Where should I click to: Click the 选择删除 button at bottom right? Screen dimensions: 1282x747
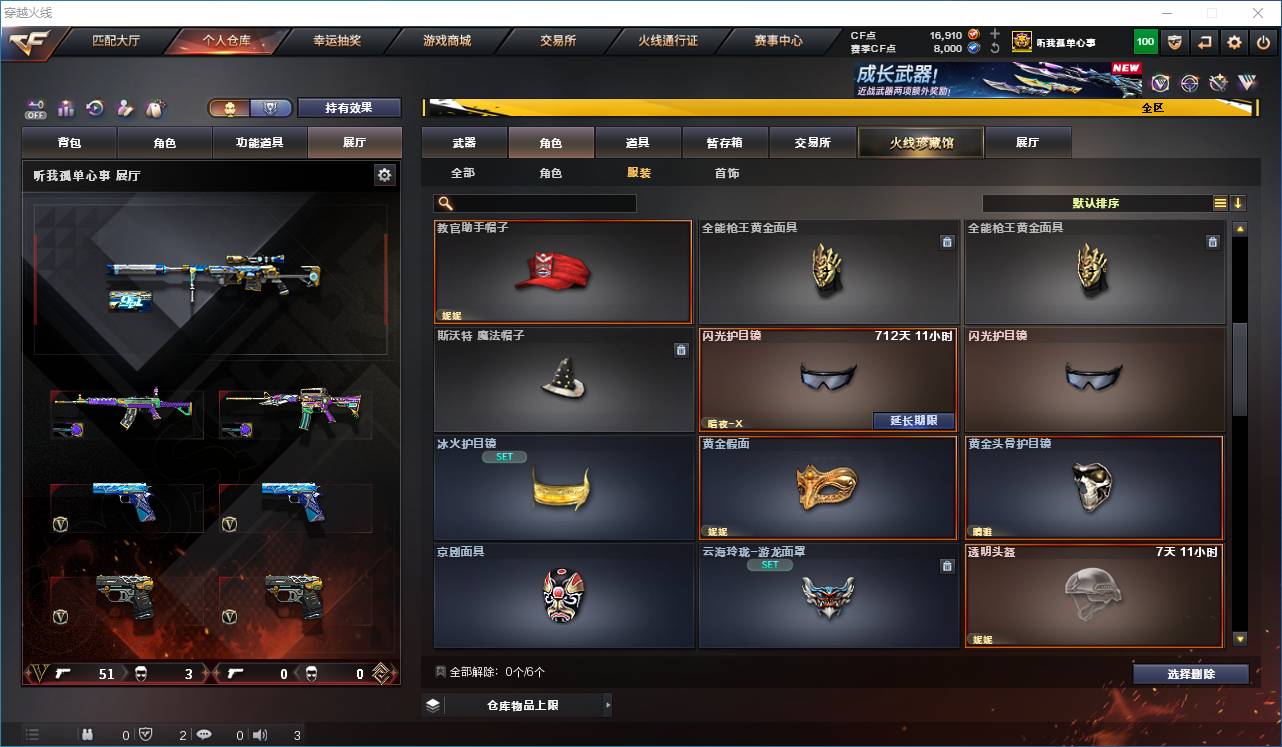(x=1191, y=673)
